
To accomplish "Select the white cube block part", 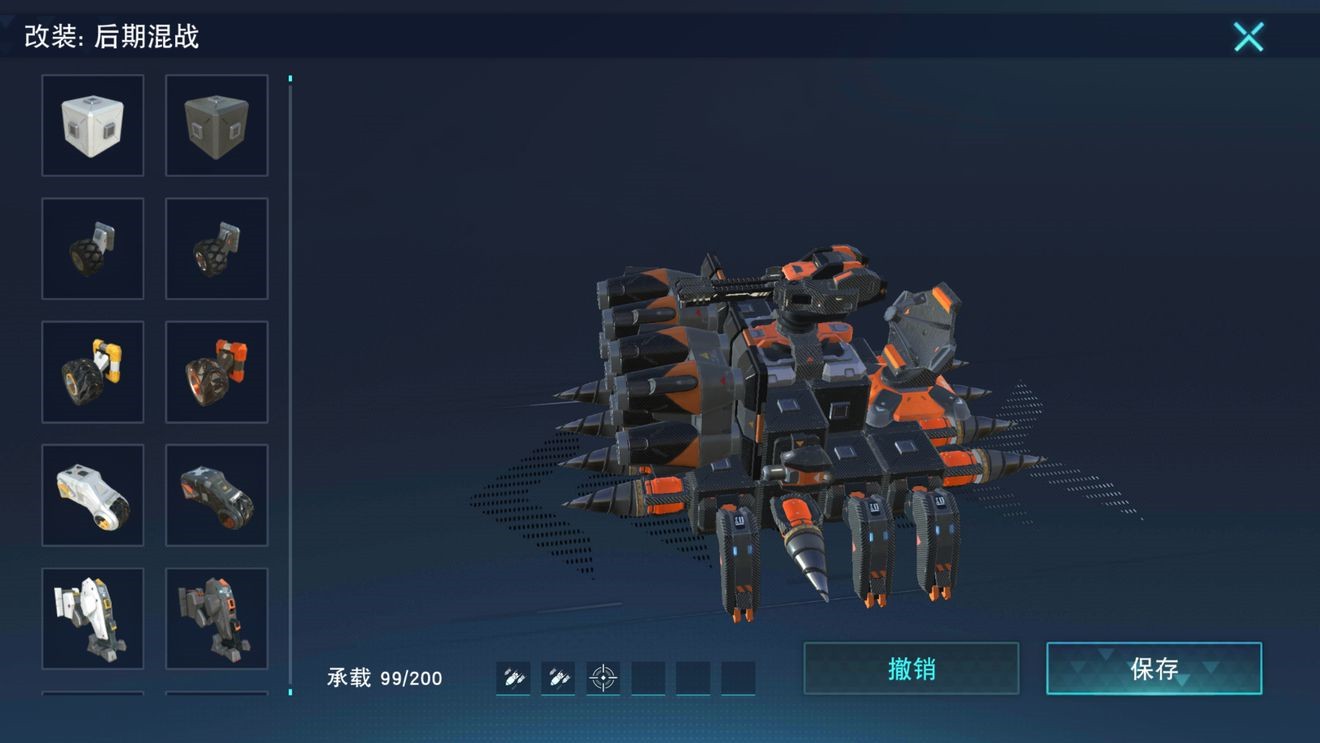I will coord(93,125).
